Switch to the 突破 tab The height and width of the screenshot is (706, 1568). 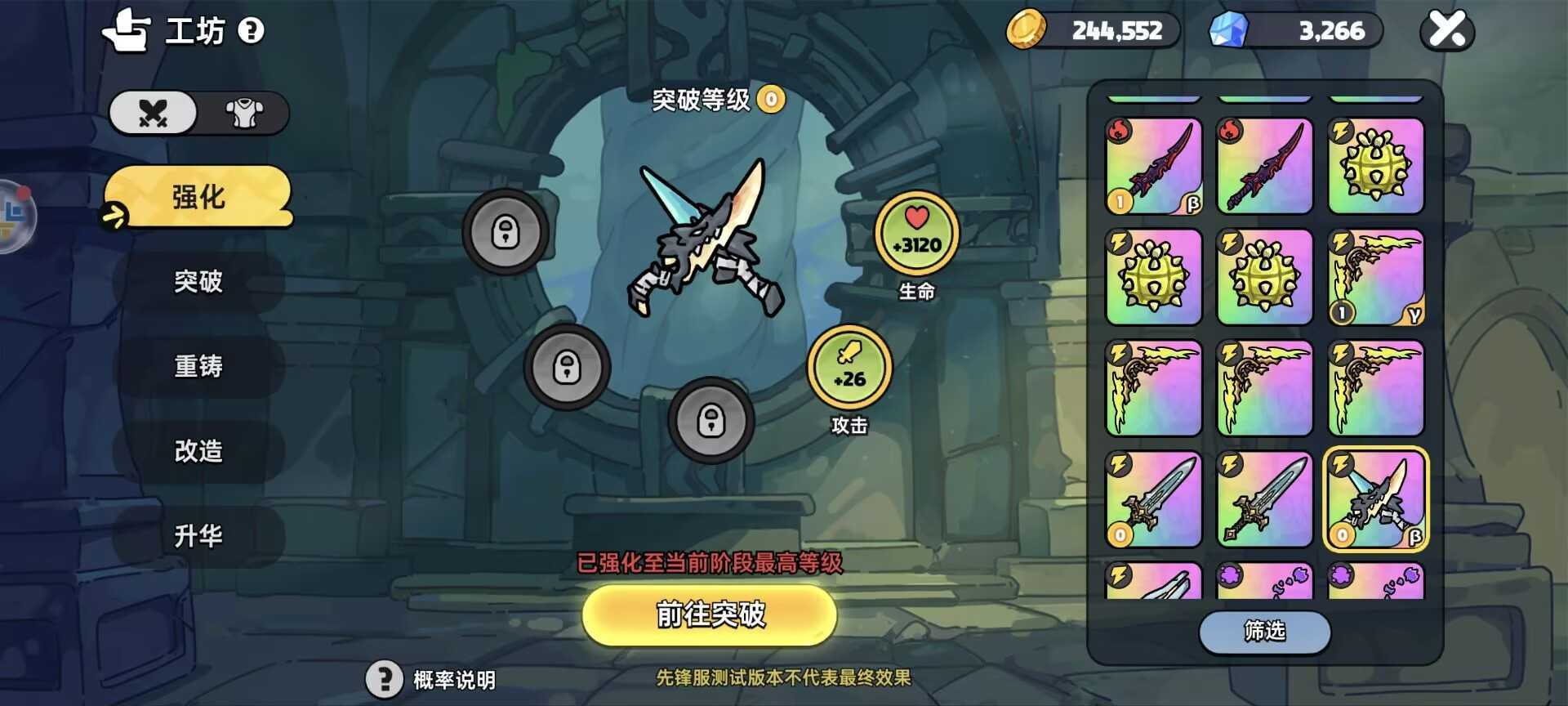198,282
